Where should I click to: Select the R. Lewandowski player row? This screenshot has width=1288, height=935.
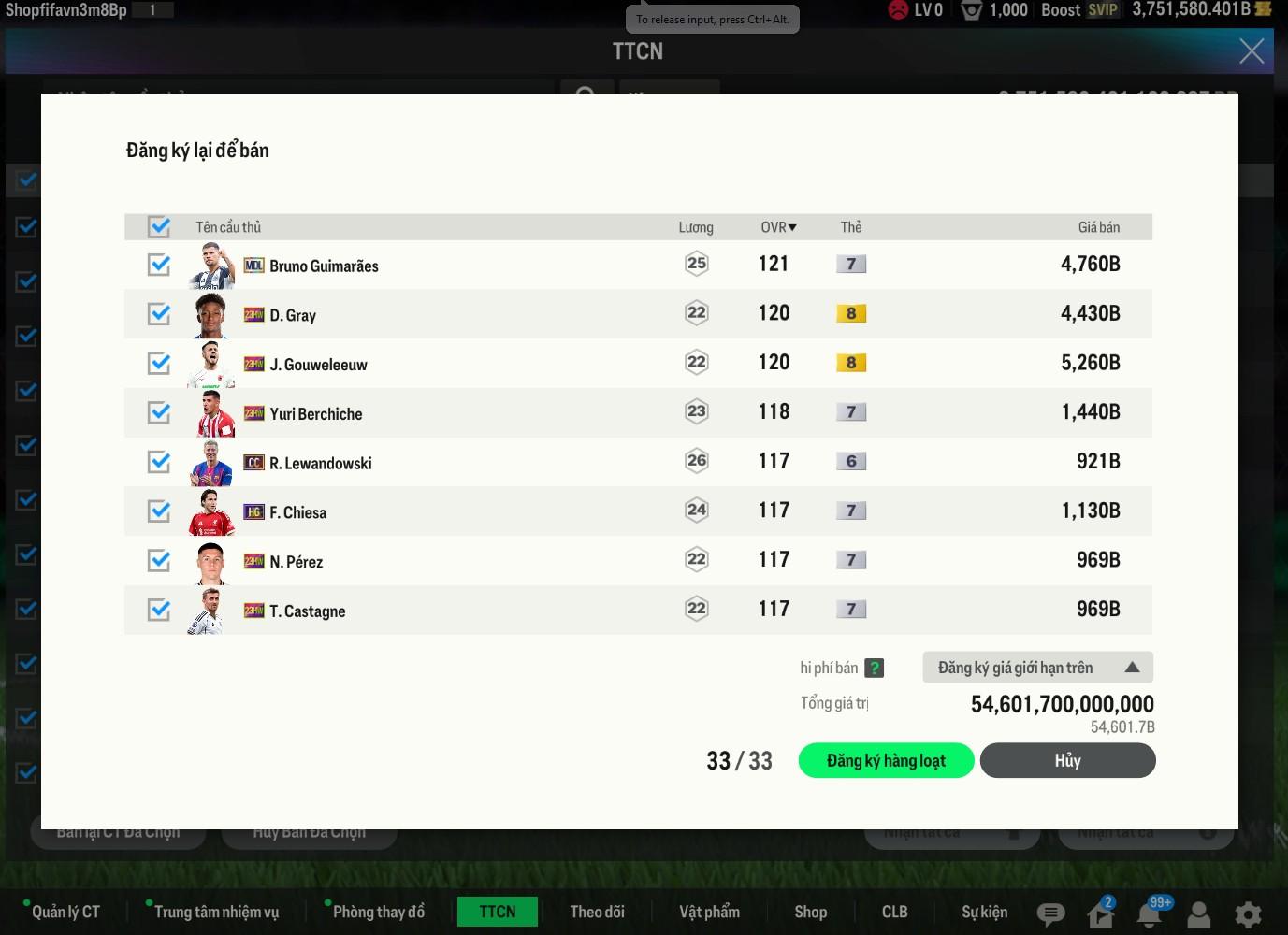[320, 463]
